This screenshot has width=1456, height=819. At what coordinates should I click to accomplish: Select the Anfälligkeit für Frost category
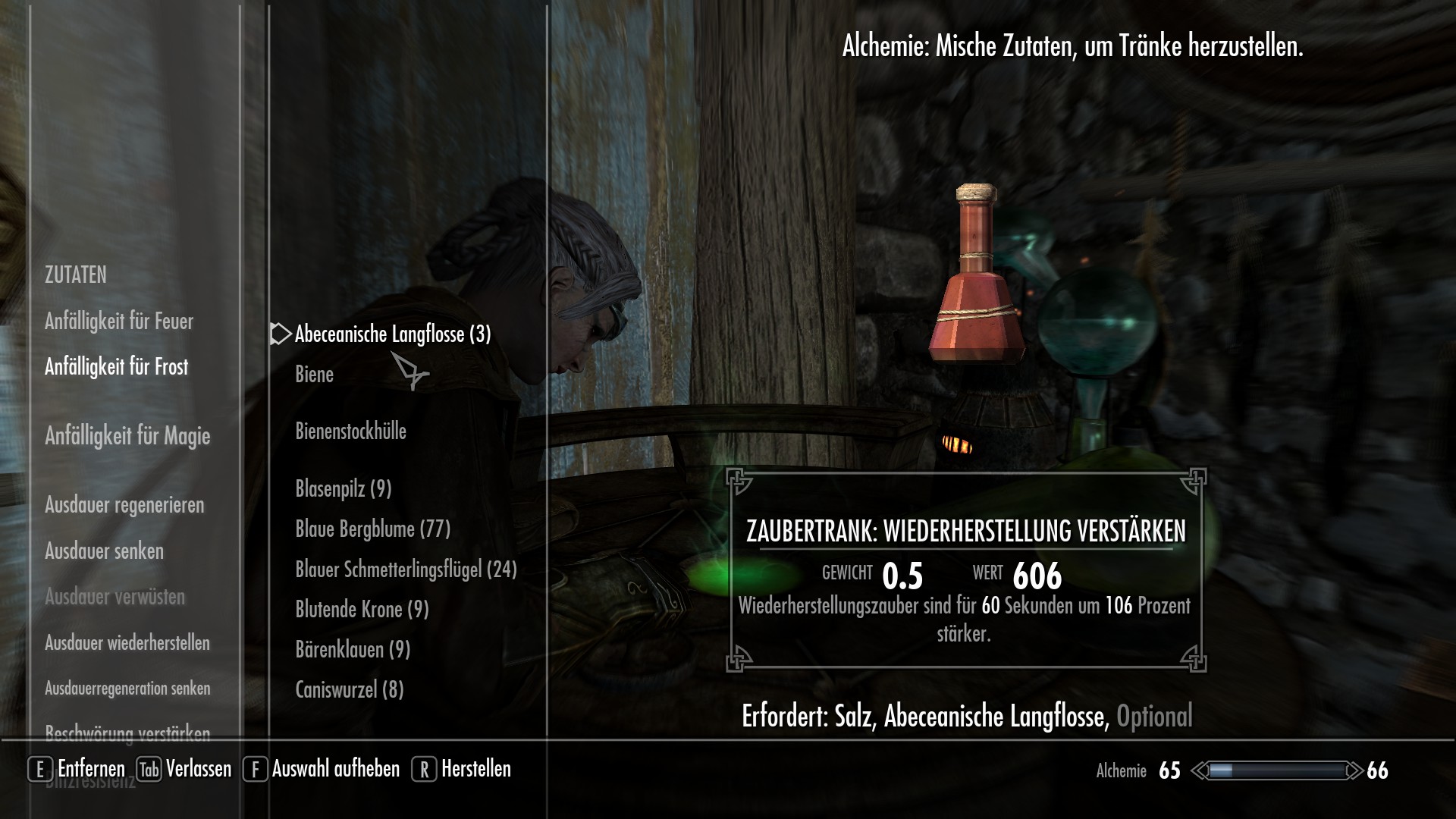tap(118, 366)
